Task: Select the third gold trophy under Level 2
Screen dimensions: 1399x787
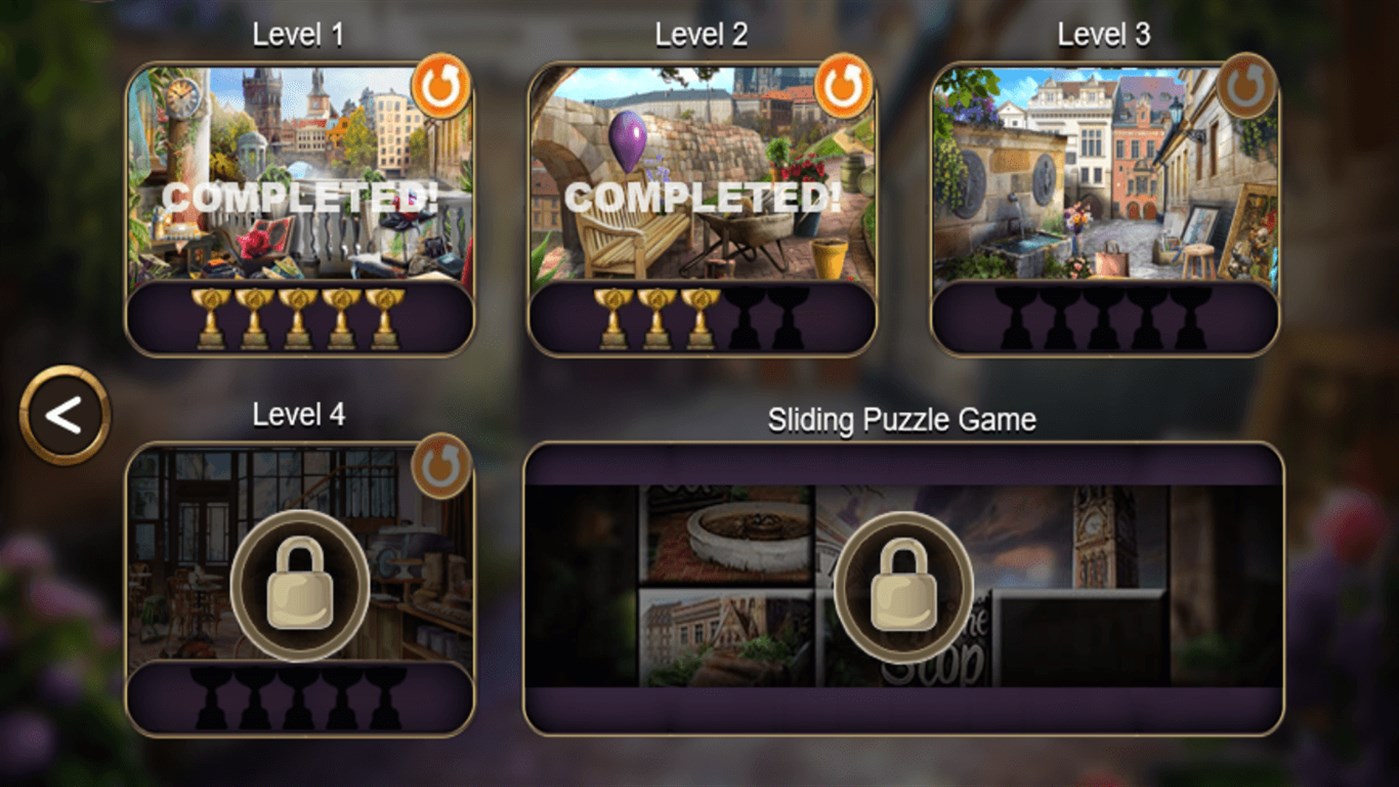Action: point(701,316)
